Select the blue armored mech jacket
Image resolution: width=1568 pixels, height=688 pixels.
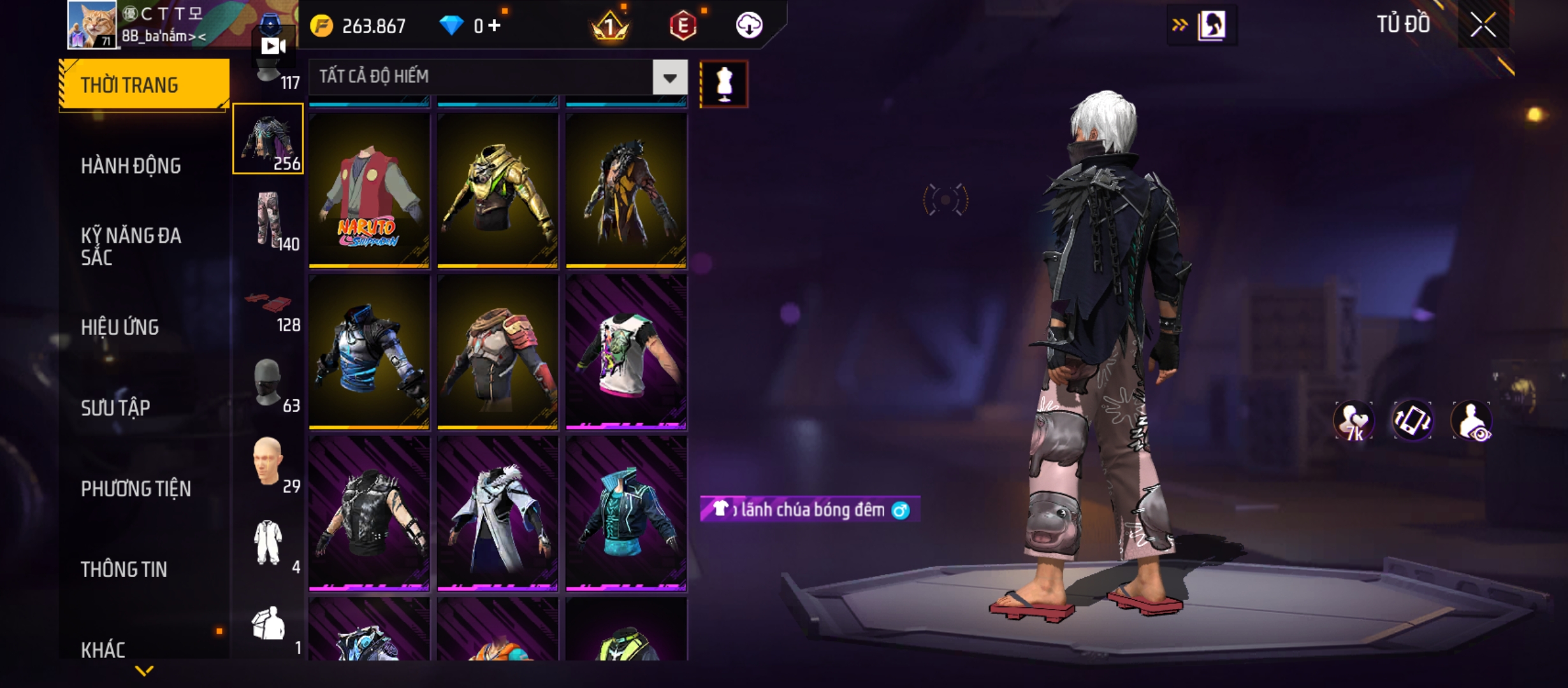point(369,352)
